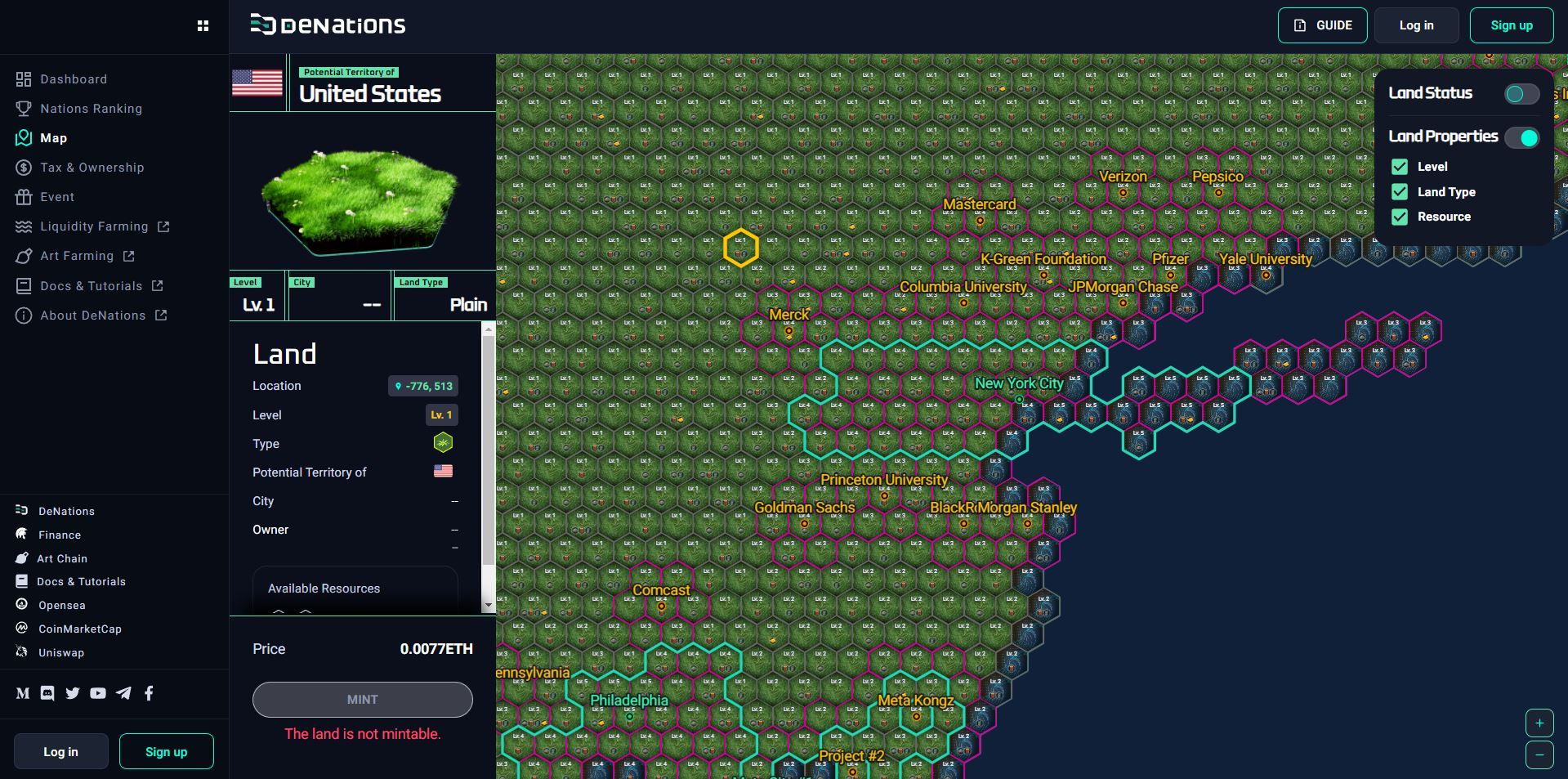Viewport: 1568px width, 779px height.
Task: Open the Twitter social icon
Action: (x=73, y=693)
